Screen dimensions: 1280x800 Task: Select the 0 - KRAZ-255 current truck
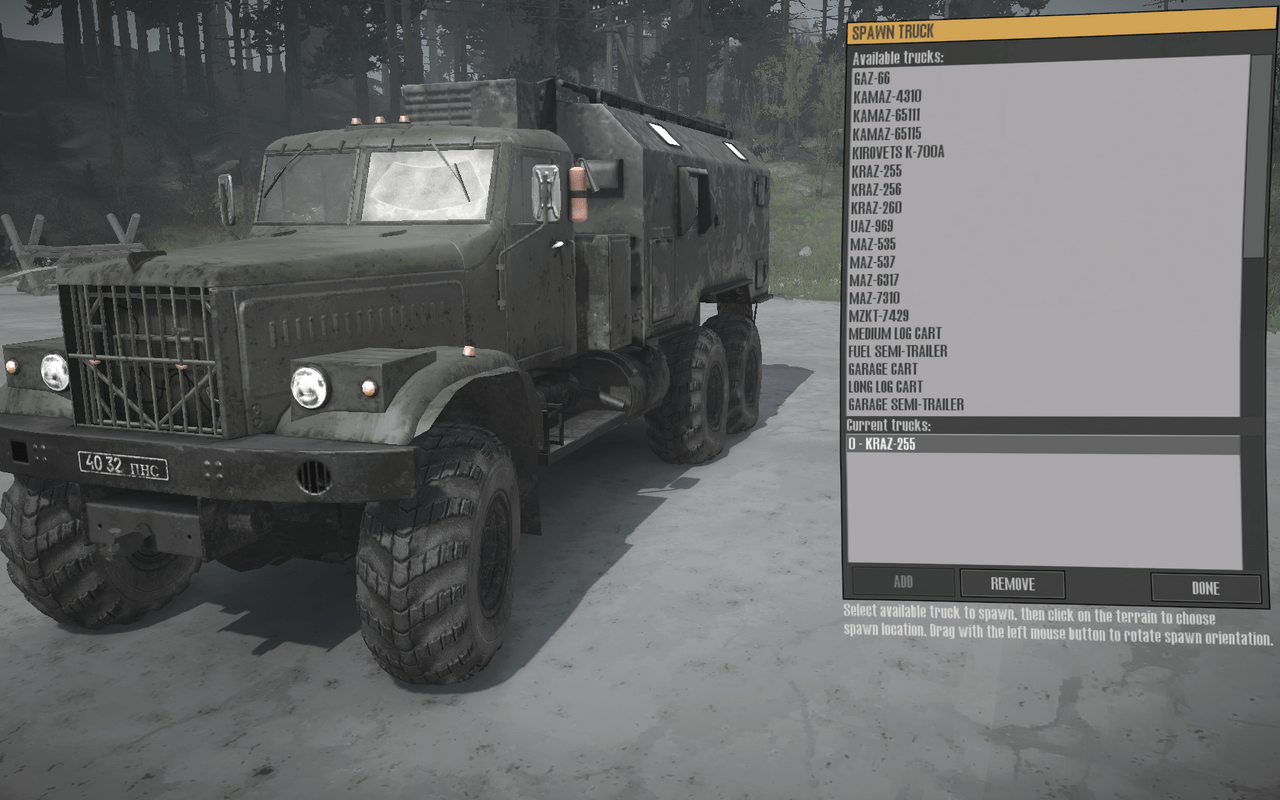point(882,444)
